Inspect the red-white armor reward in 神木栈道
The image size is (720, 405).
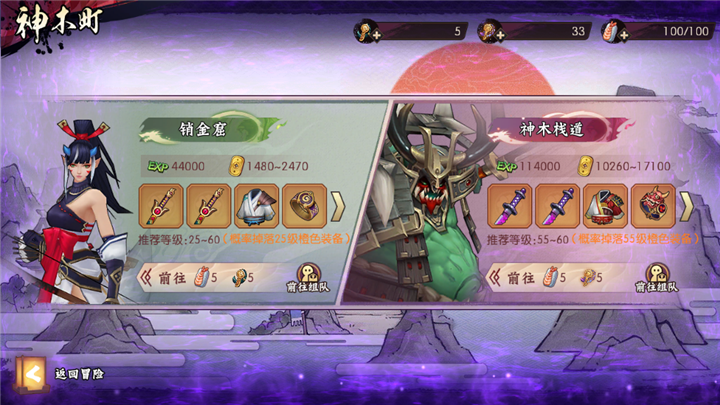pos(605,205)
